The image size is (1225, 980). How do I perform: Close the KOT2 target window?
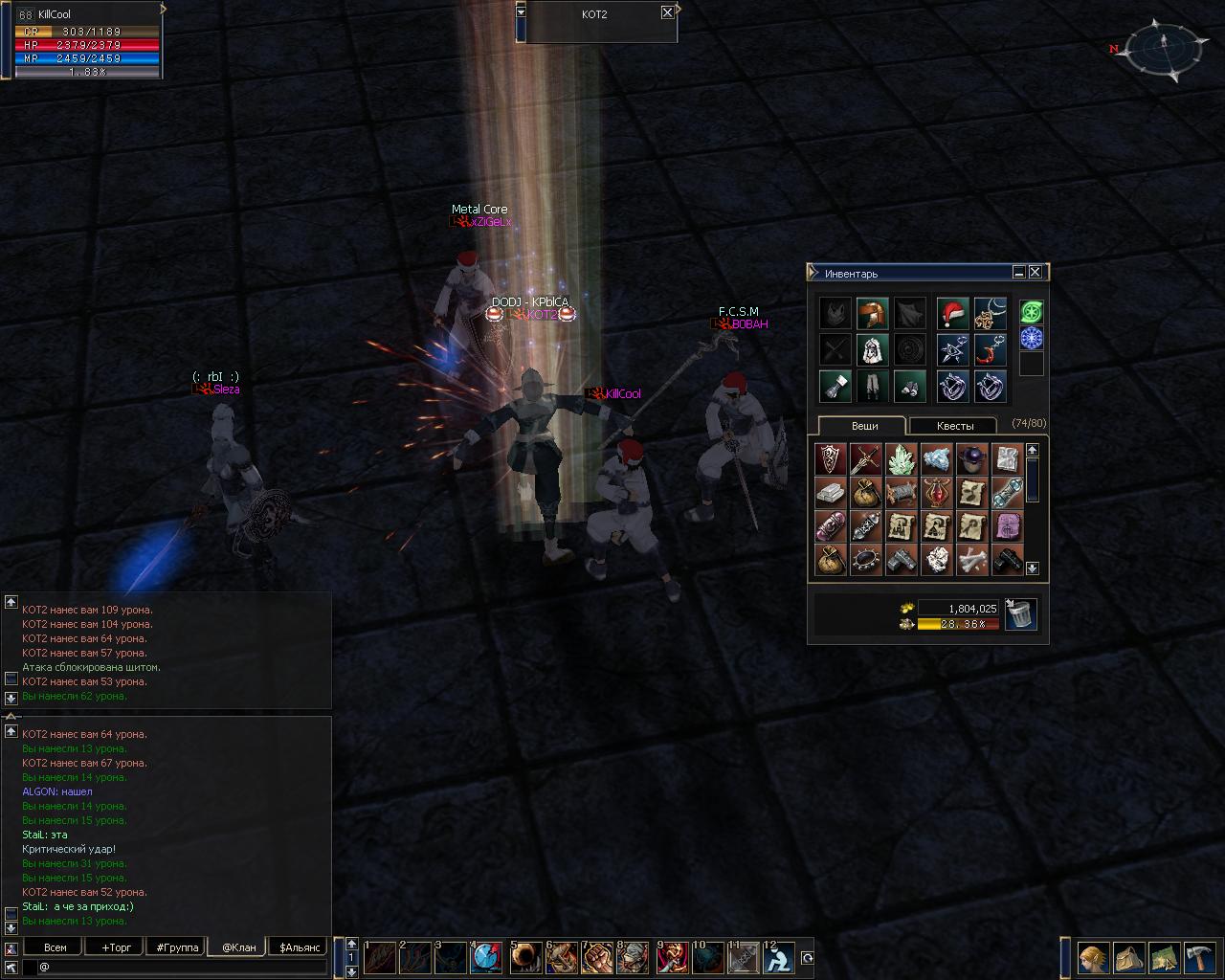click(667, 13)
